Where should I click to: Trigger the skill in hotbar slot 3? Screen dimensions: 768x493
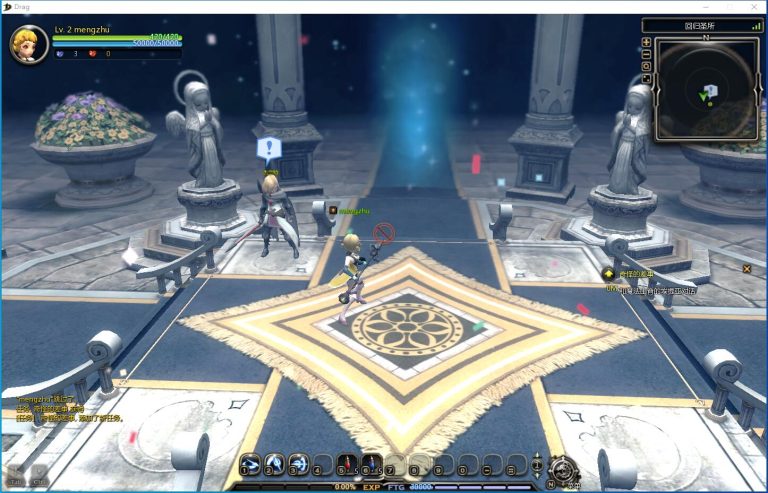tap(298, 464)
